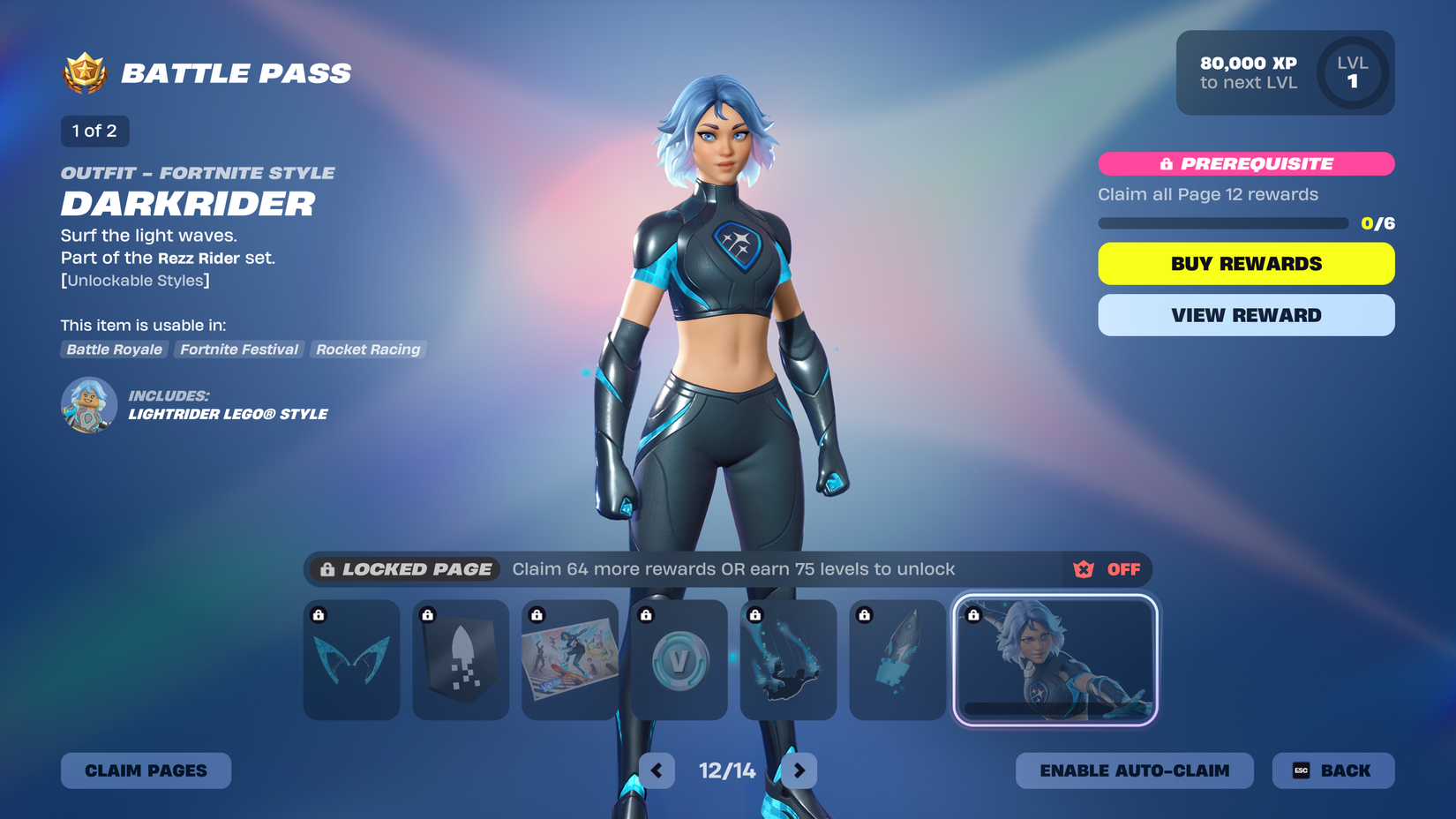The height and width of the screenshot is (819, 1456).
Task: Click the left arrow to view previous page
Action: pos(657,770)
